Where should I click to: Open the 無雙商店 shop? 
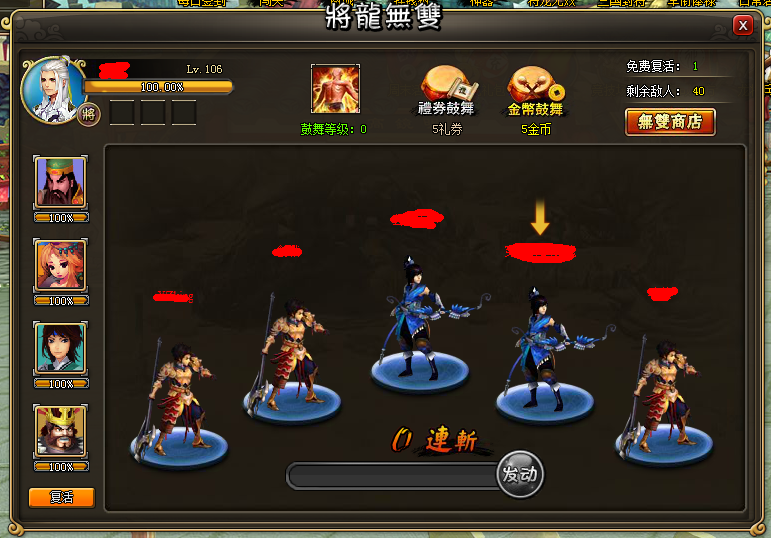[x=670, y=122]
